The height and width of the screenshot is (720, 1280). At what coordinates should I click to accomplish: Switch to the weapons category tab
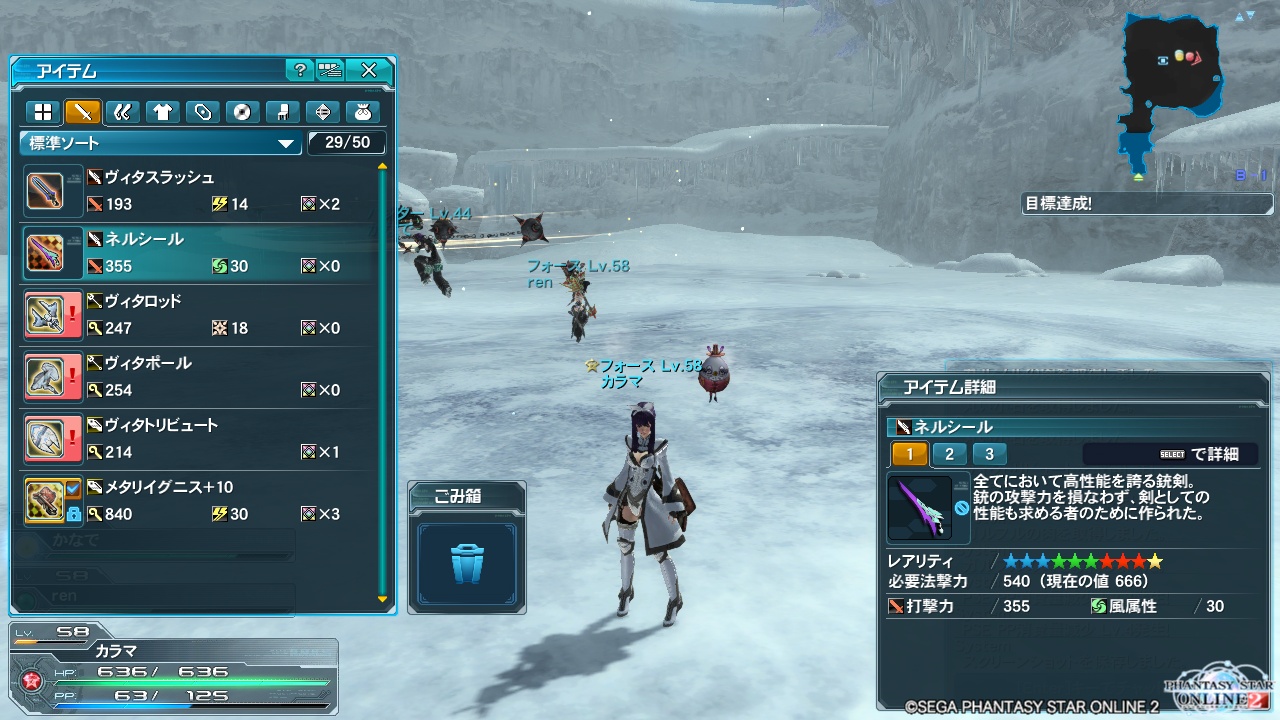(83, 111)
